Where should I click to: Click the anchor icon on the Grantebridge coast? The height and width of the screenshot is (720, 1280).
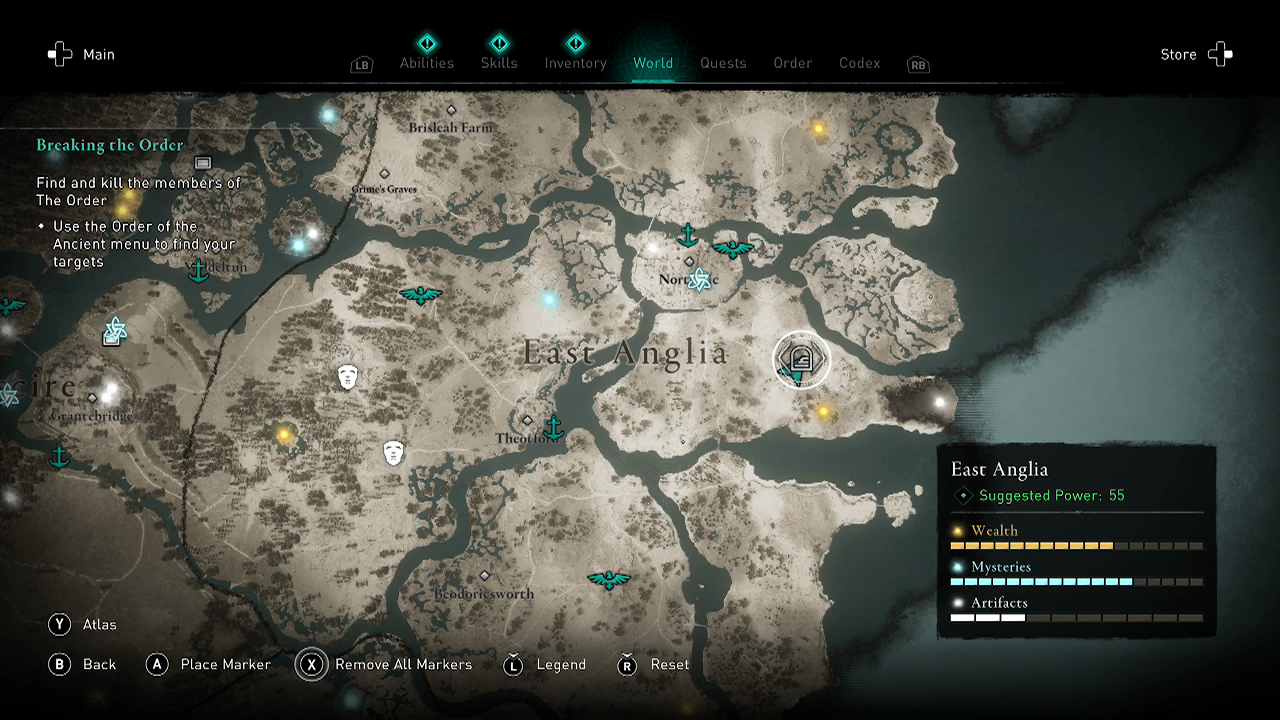click(61, 457)
